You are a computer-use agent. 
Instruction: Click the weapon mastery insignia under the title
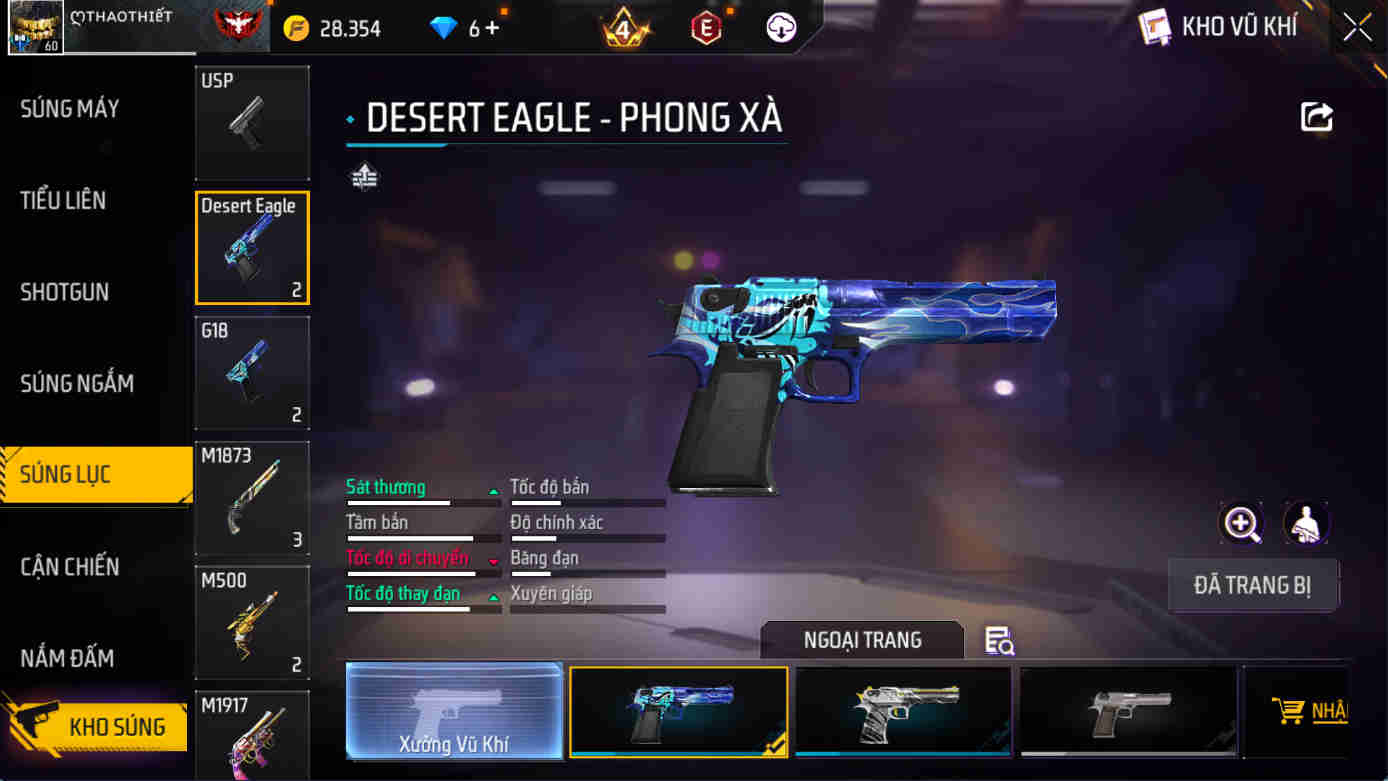(x=366, y=177)
